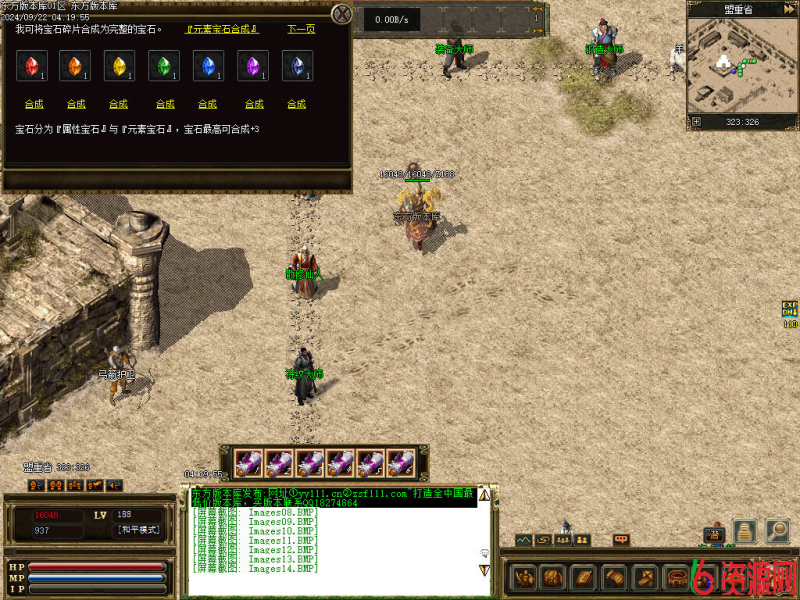
Task: Click the magnifying glass button
Action: (777, 531)
